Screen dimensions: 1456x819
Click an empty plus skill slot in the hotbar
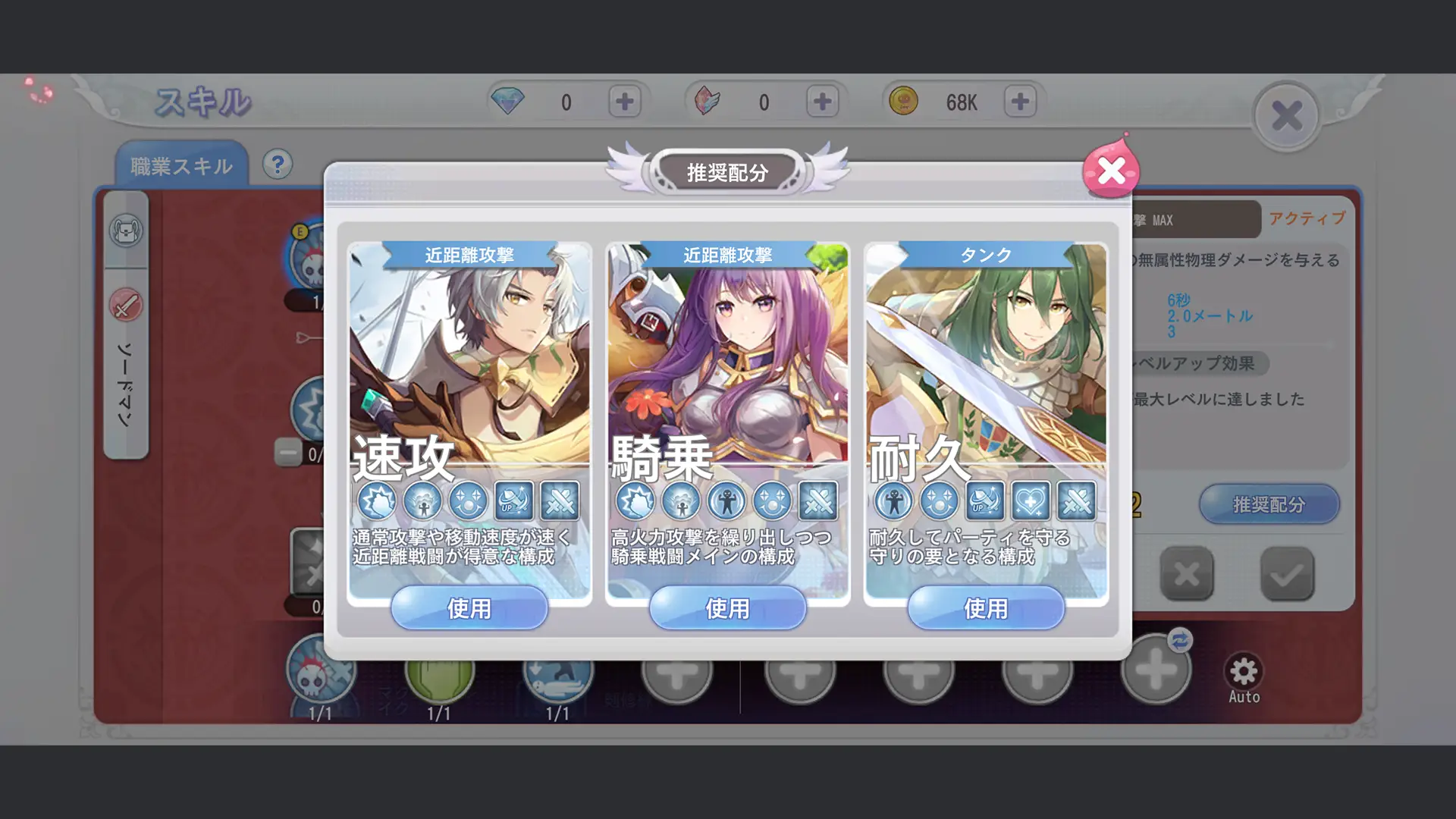(679, 670)
